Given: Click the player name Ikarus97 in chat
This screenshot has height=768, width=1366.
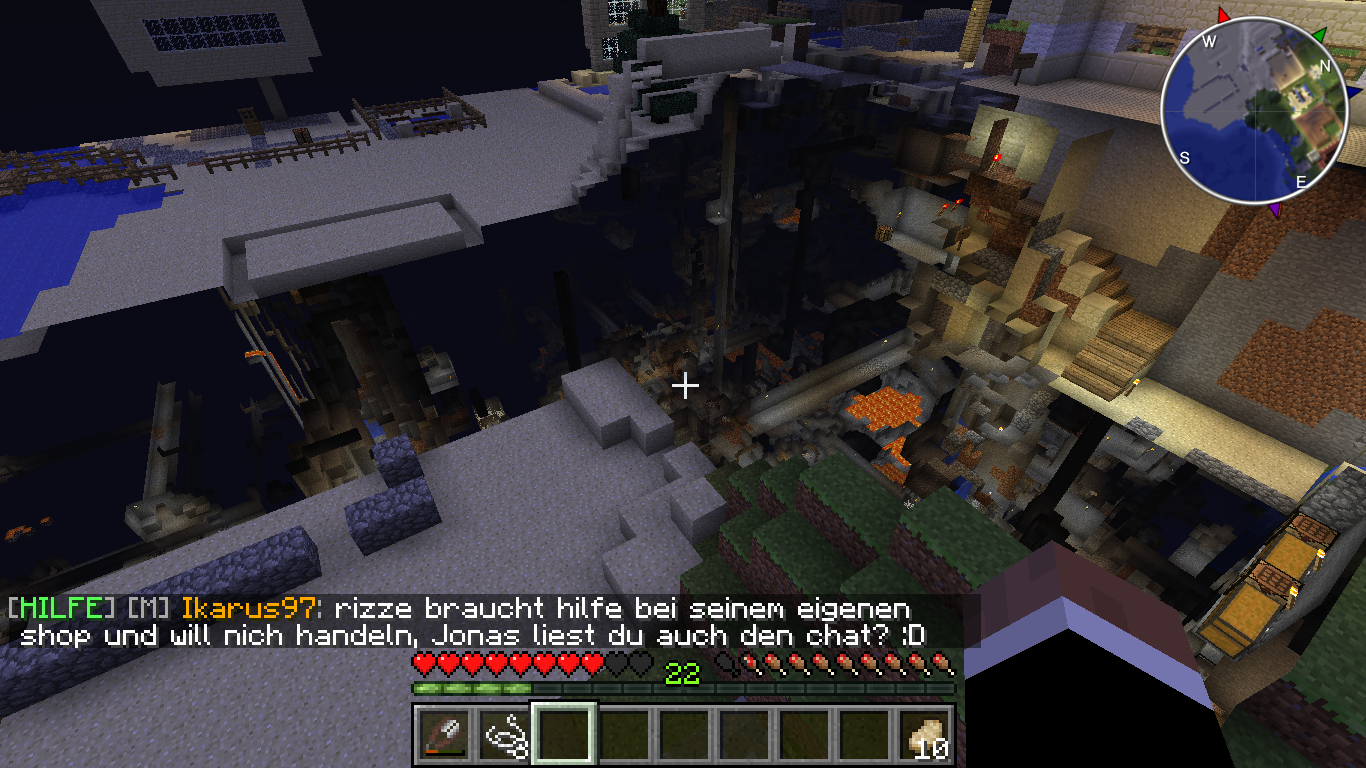Looking at the screenshot, I should coord(251,608).
